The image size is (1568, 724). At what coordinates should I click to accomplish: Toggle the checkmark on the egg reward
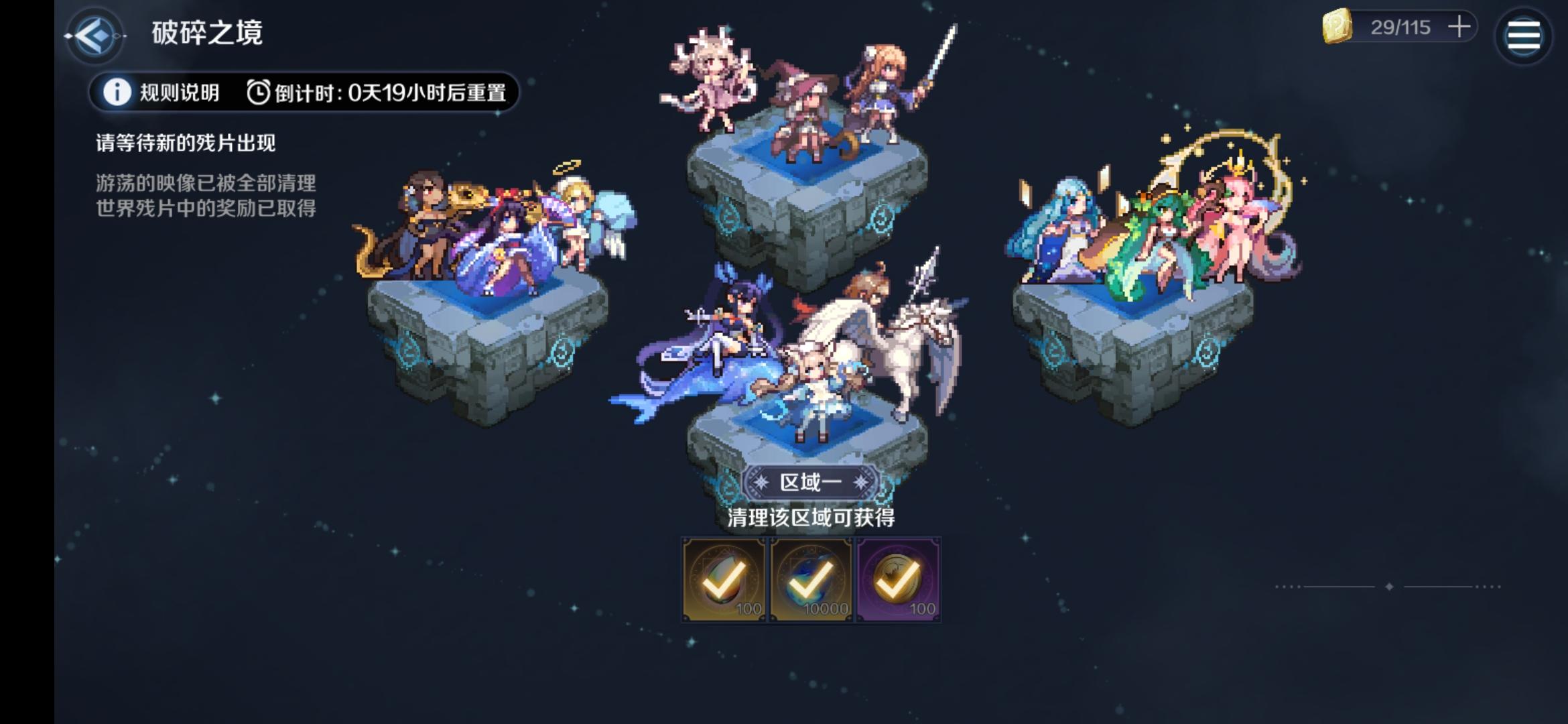(x=724, y=579)
